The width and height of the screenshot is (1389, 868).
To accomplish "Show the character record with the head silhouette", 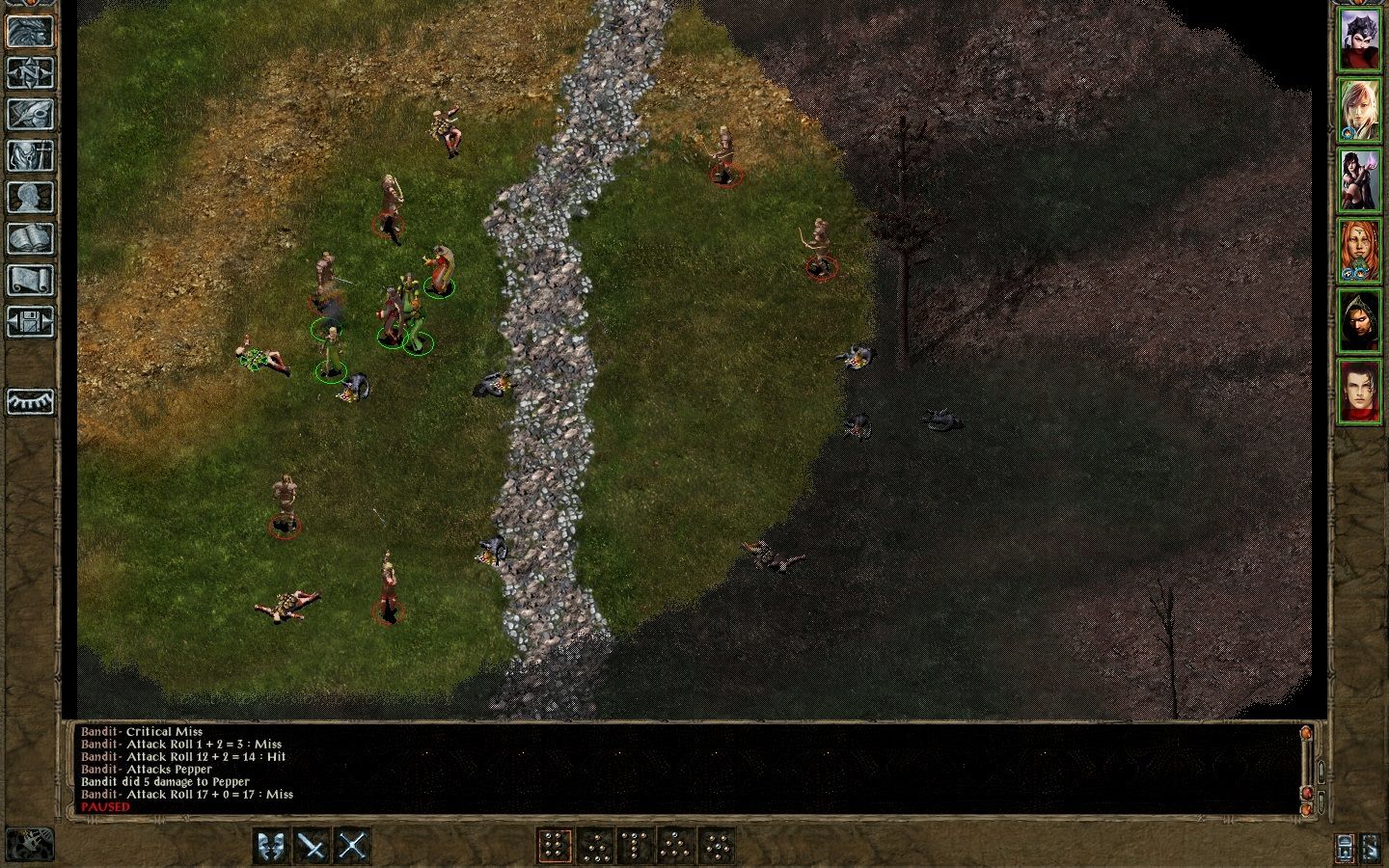I will [30, 198].
